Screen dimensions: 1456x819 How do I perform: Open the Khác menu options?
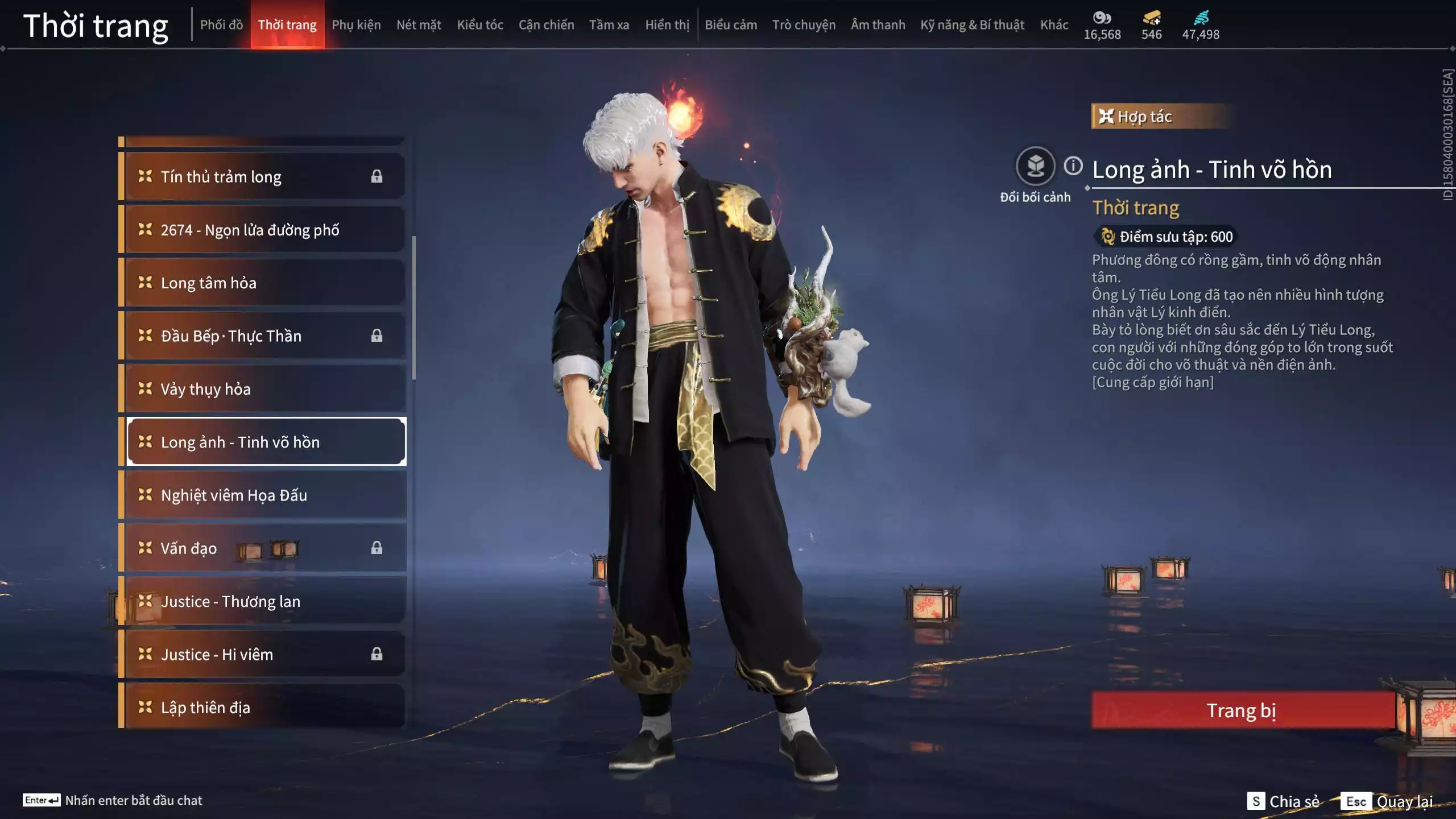(1054, 25)
